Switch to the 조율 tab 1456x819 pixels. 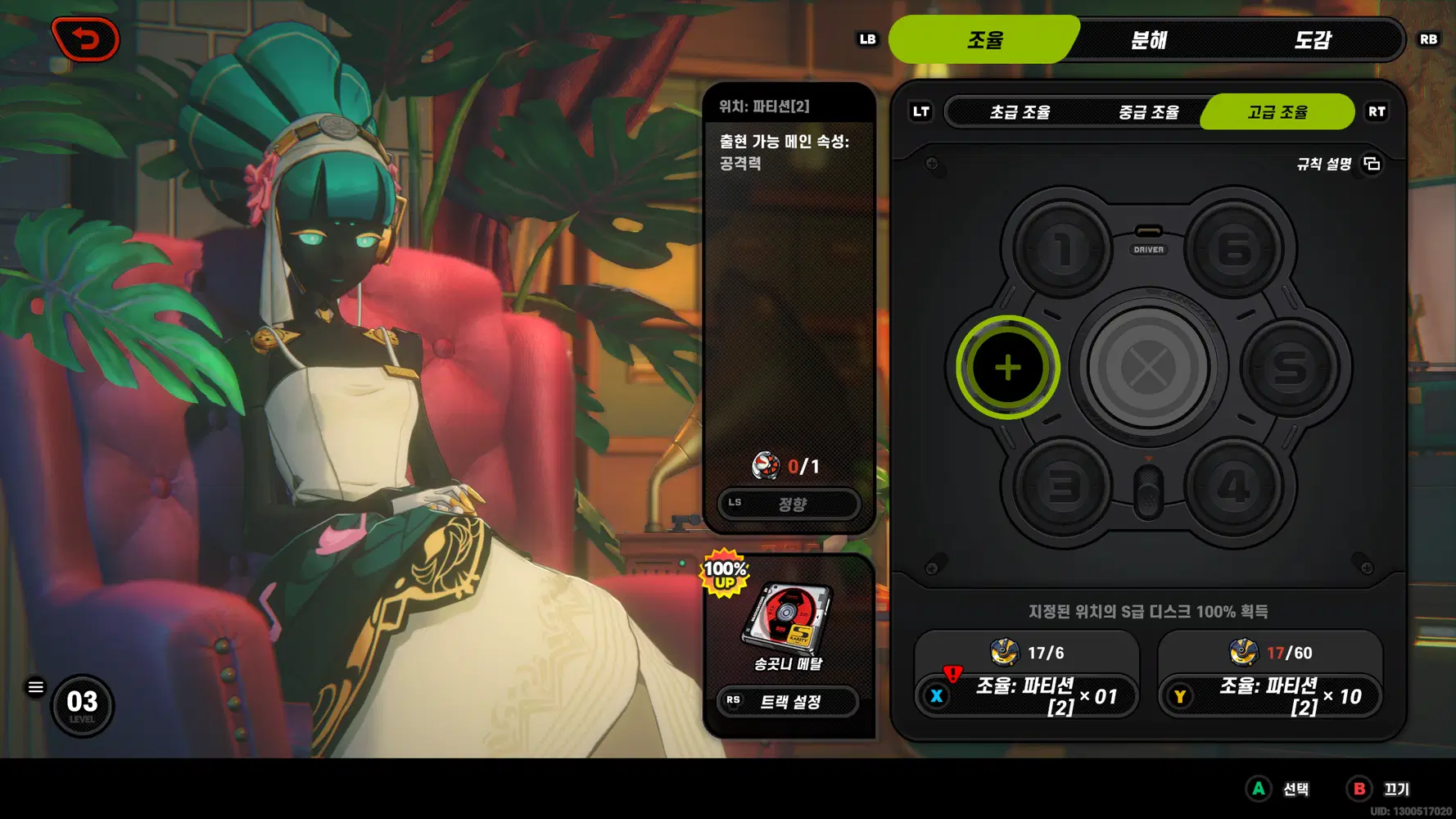tap(984, 39)
